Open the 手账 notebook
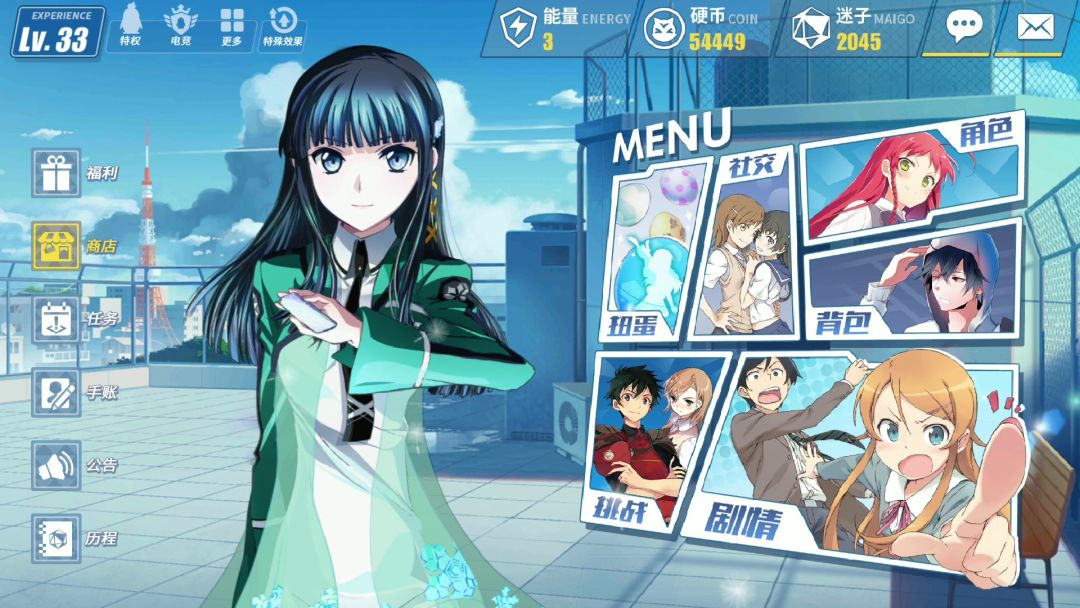 [56, 392]
